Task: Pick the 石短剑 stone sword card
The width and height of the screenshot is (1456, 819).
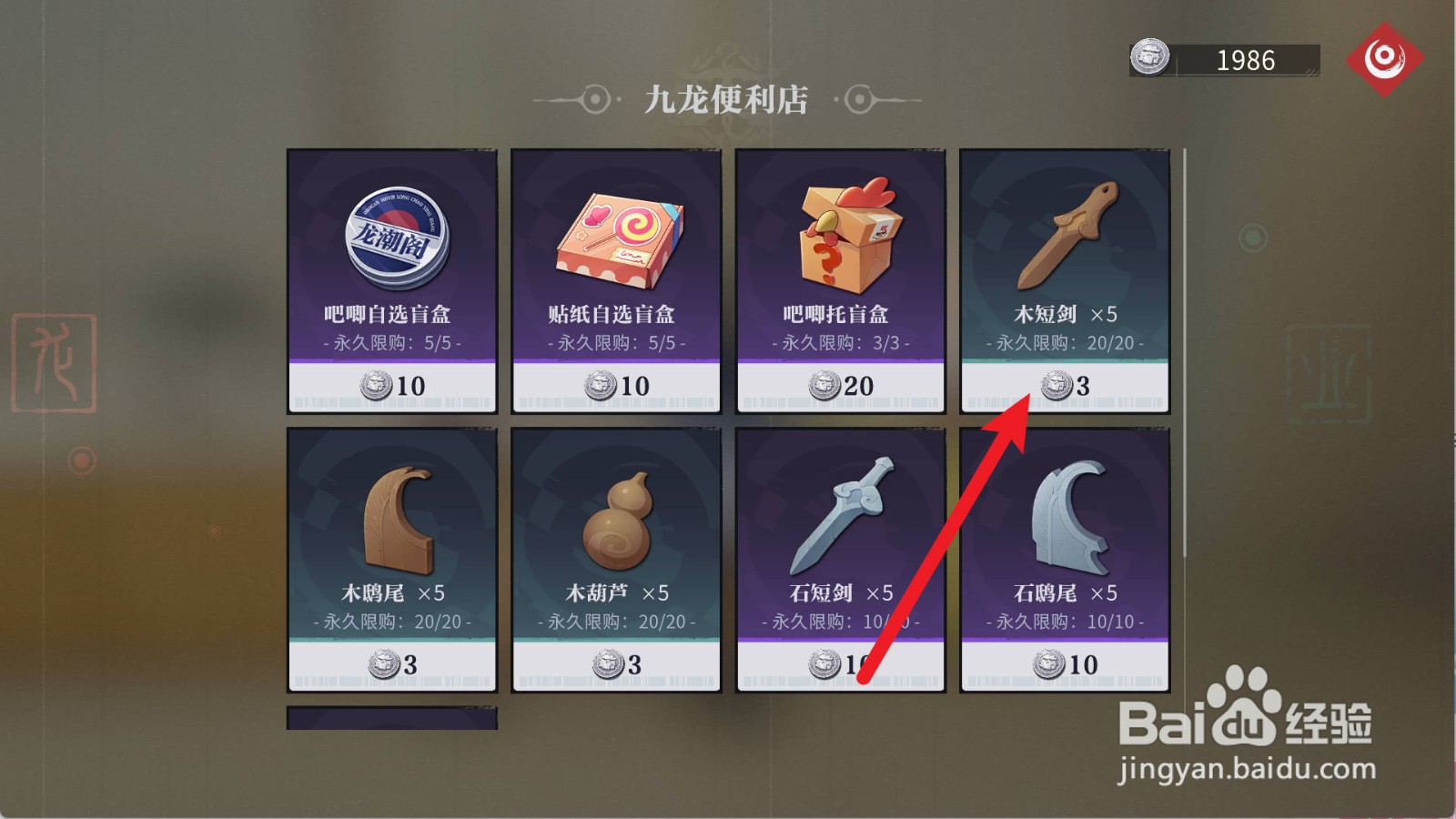Action: click(x=839, y=555)
